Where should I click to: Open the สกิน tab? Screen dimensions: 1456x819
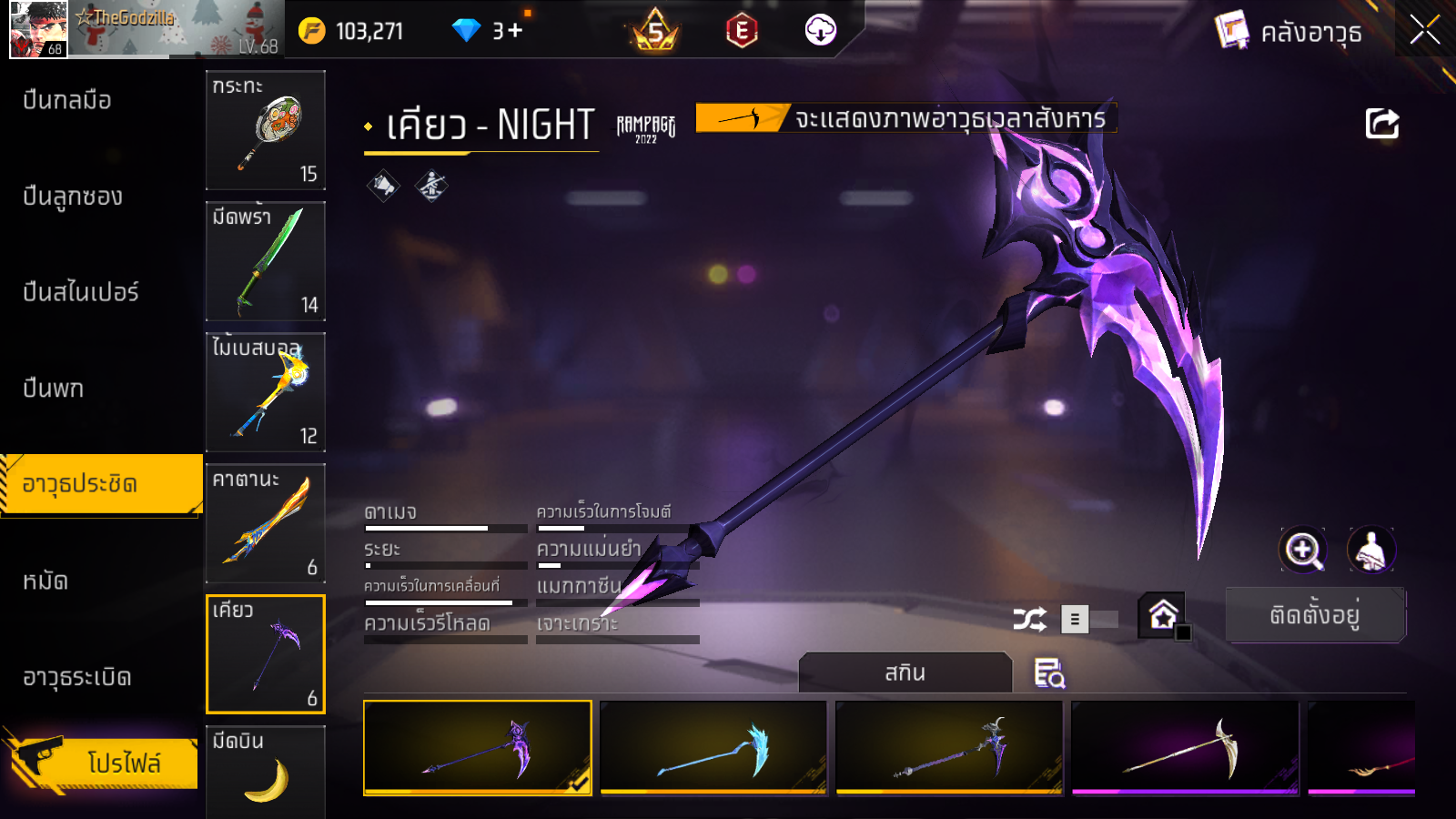905,673
